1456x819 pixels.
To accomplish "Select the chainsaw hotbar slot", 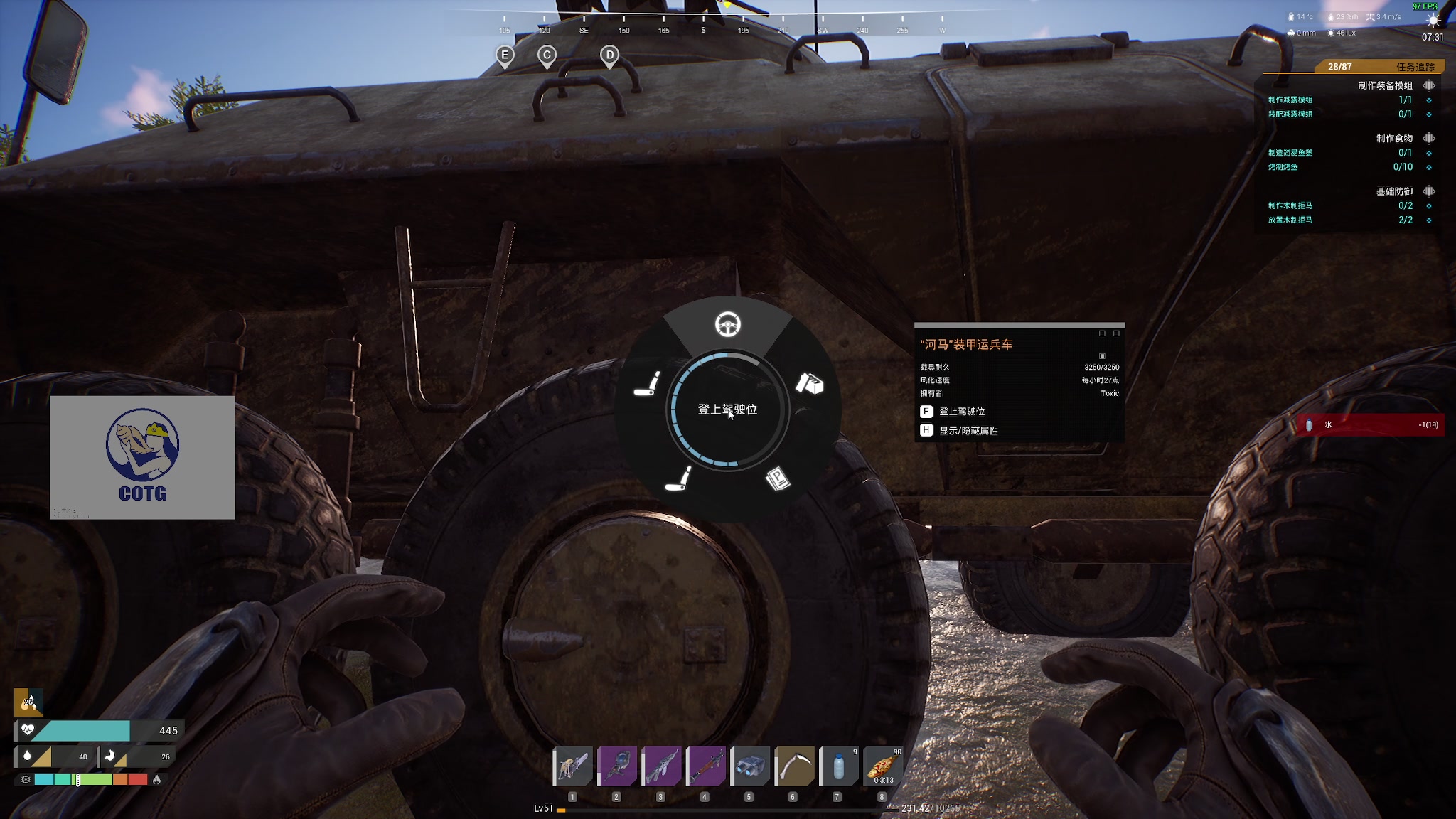I will point(573,766).
